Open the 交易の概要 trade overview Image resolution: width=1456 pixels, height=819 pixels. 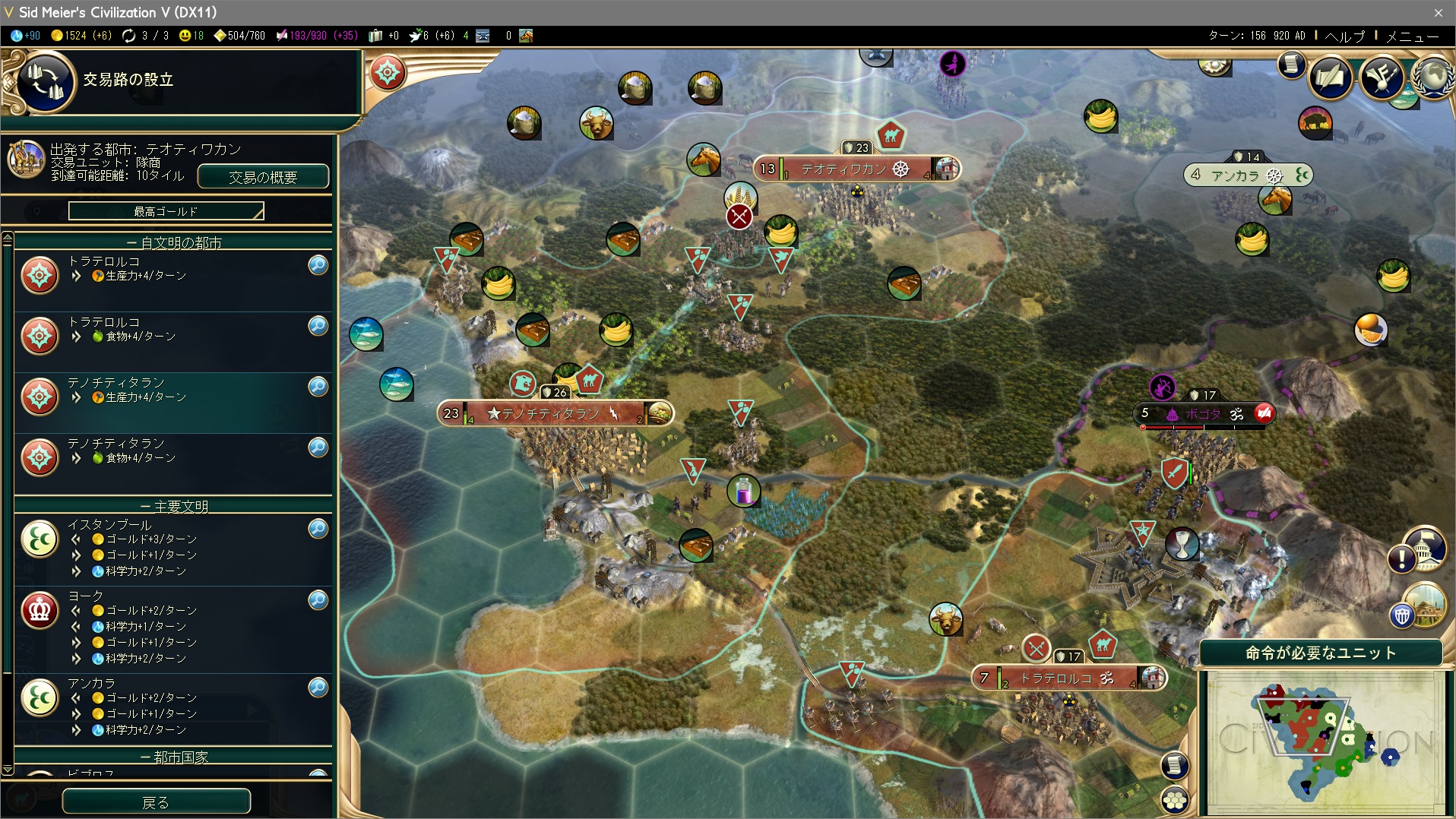tap(263, 177)
